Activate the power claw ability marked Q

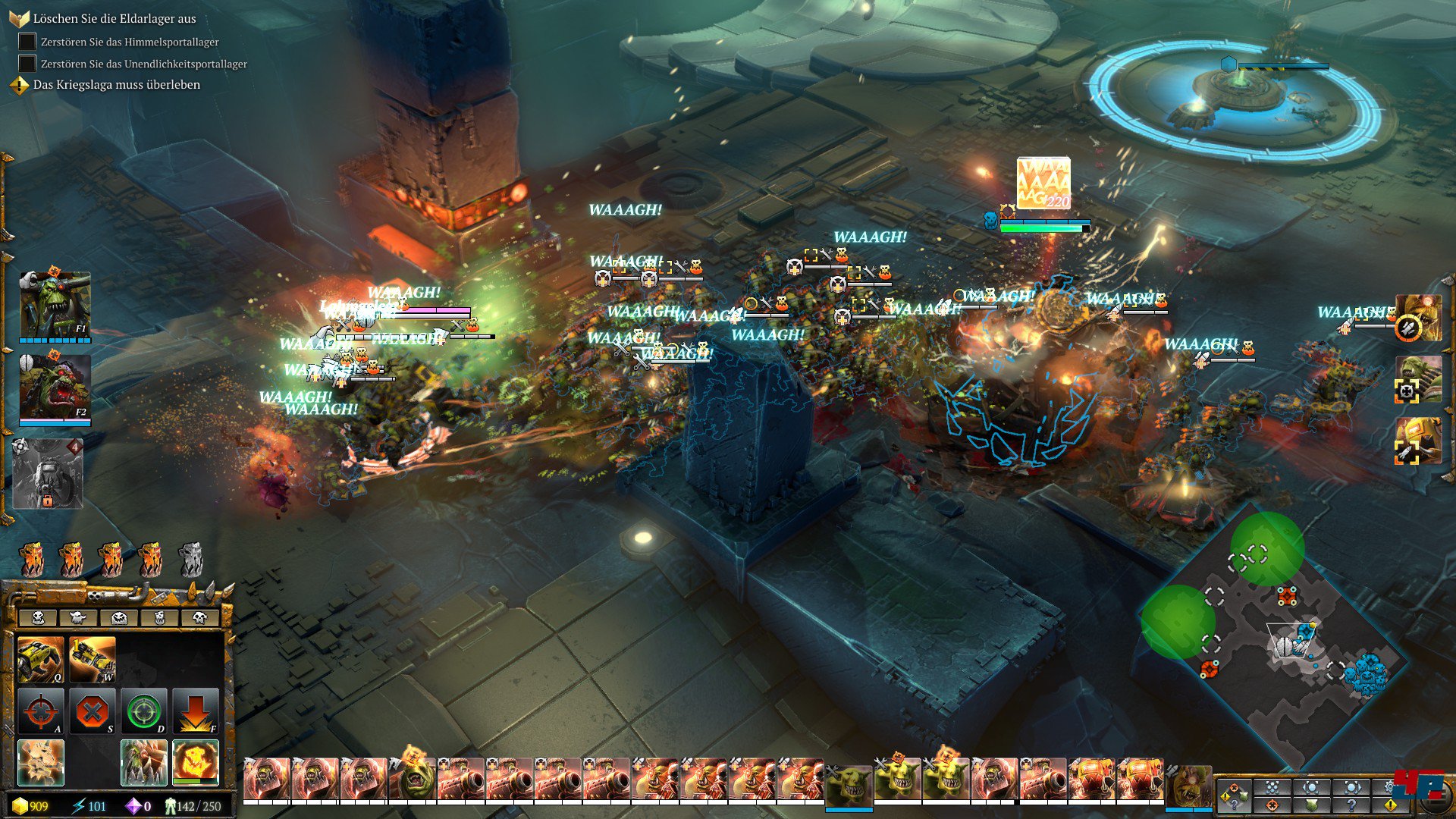(x=40, y=659)
